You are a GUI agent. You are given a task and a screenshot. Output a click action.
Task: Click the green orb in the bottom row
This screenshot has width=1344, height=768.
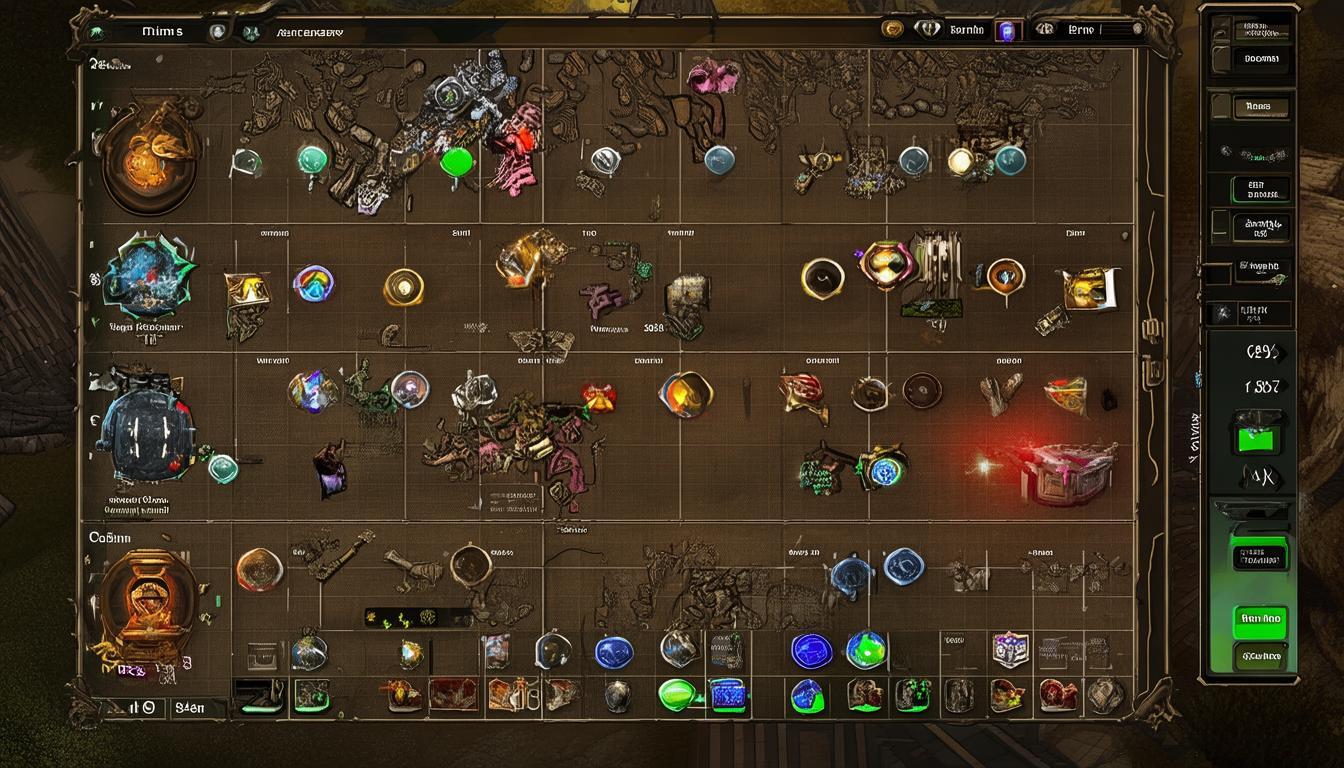tap(677, 693)
